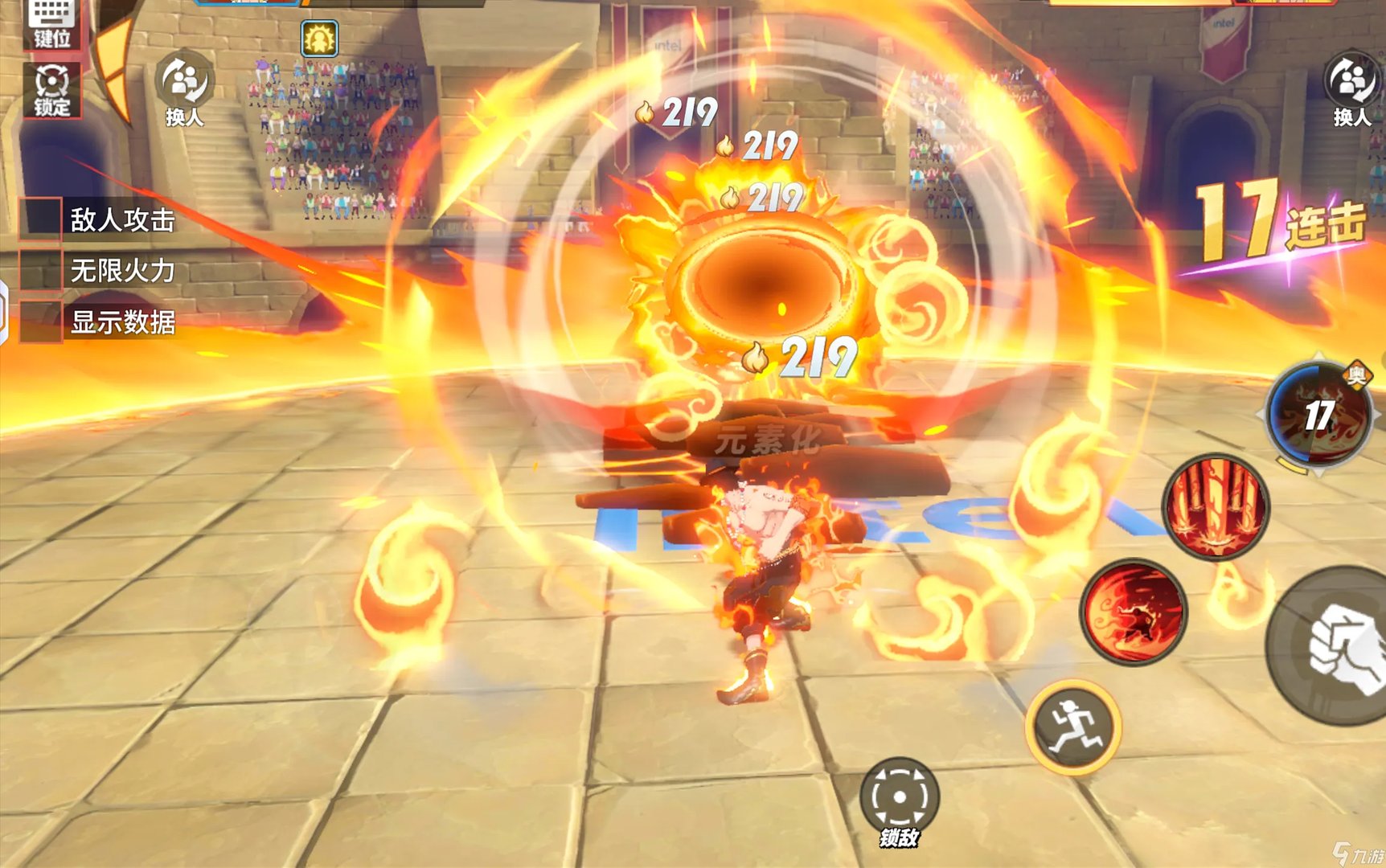Toggle the 锁定 lock button

tap(52, 90)
